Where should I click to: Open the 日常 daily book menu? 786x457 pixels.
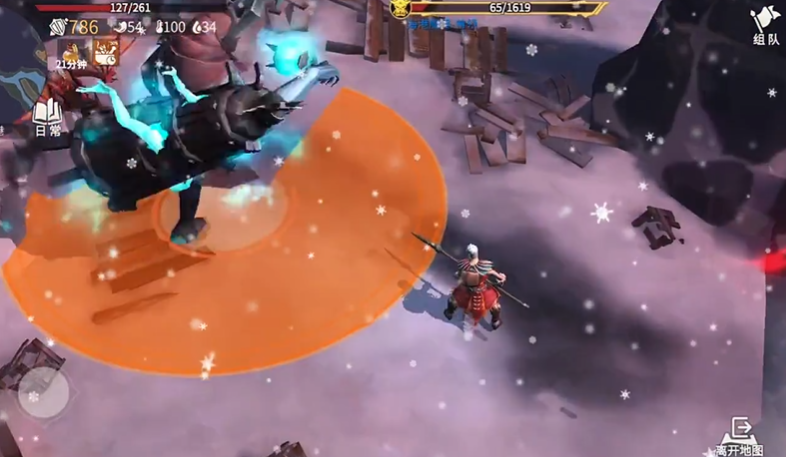pyautogui.click(x=47, y=117)
